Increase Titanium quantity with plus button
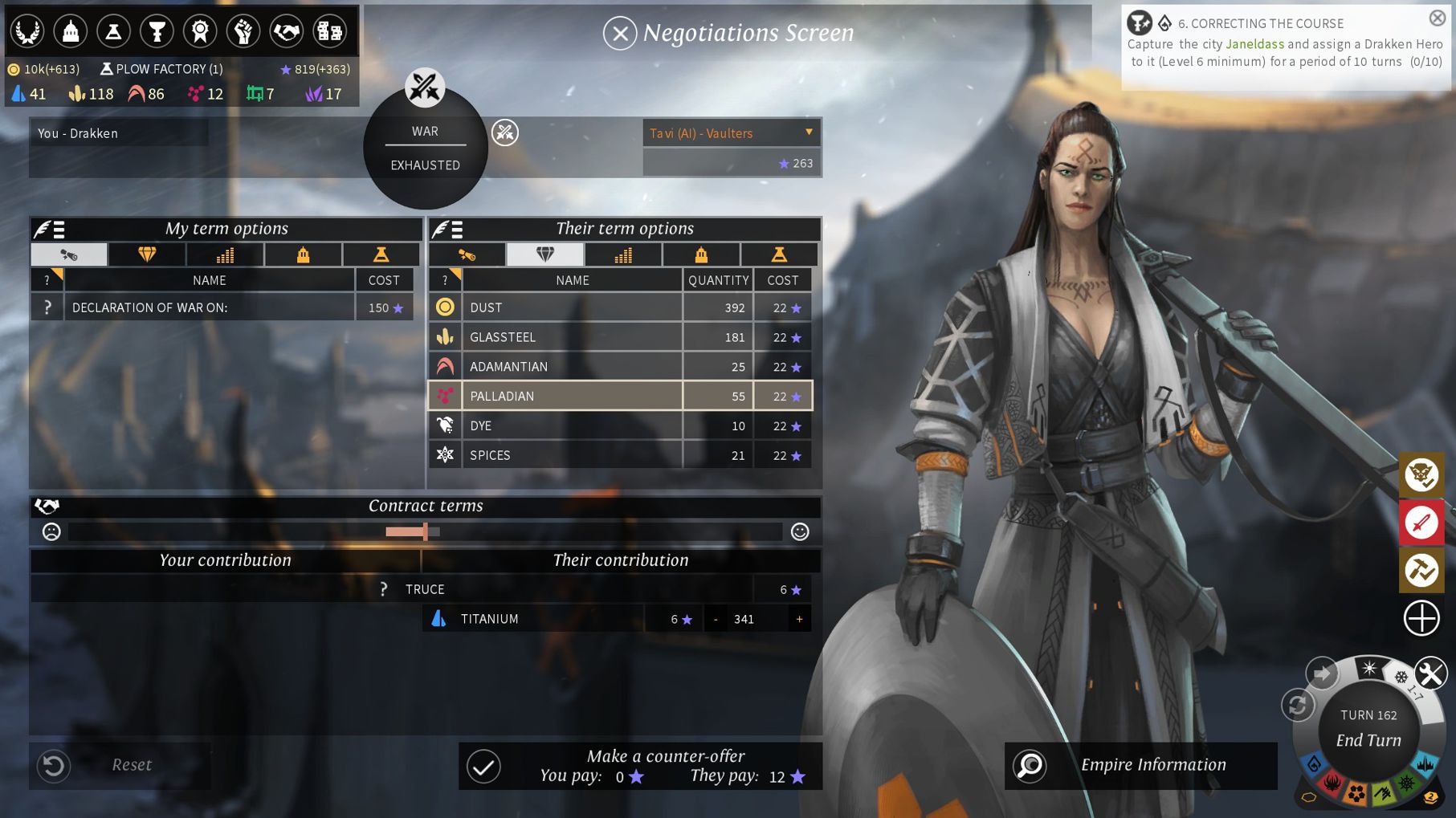This screenshot has width=1456, height=818. pyautogui.click(x=799, y=619)
